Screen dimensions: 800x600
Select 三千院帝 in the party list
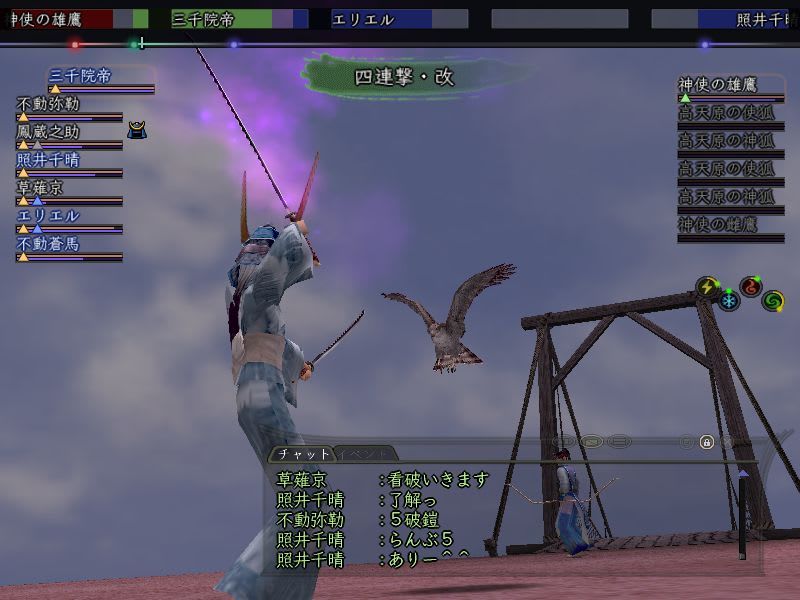click(x=82, y=76)
